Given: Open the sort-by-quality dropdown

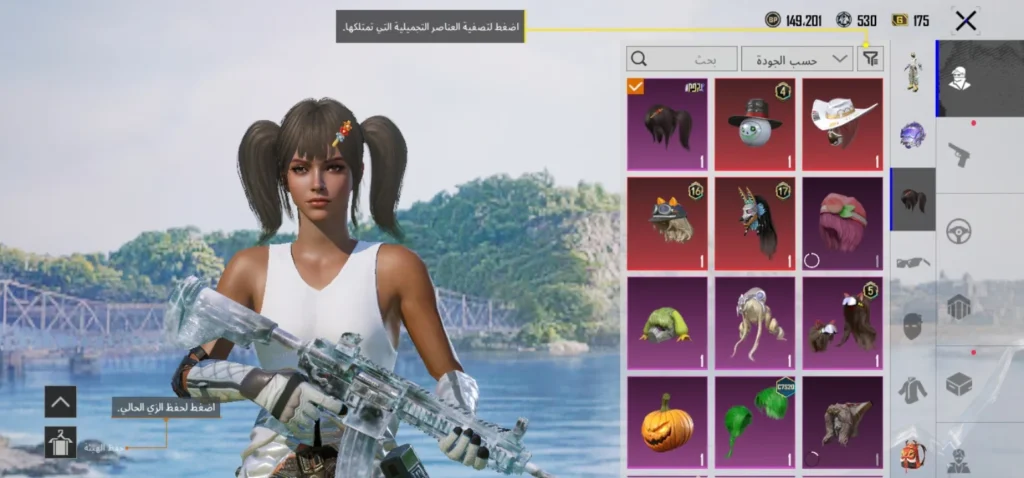Looking at the screenshot, I should tap(797, 59).
